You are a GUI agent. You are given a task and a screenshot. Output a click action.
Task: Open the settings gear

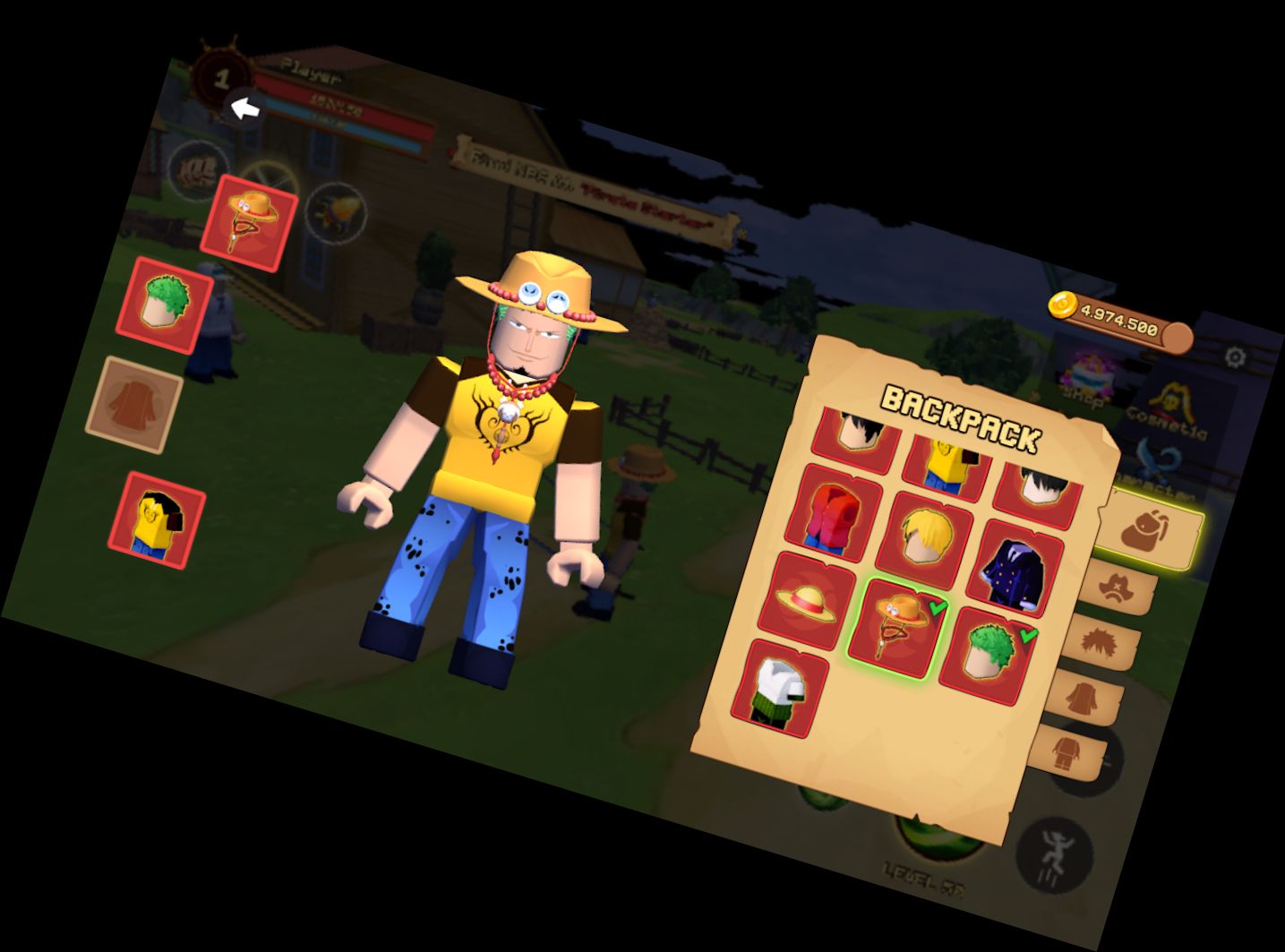pos(1234,356)
